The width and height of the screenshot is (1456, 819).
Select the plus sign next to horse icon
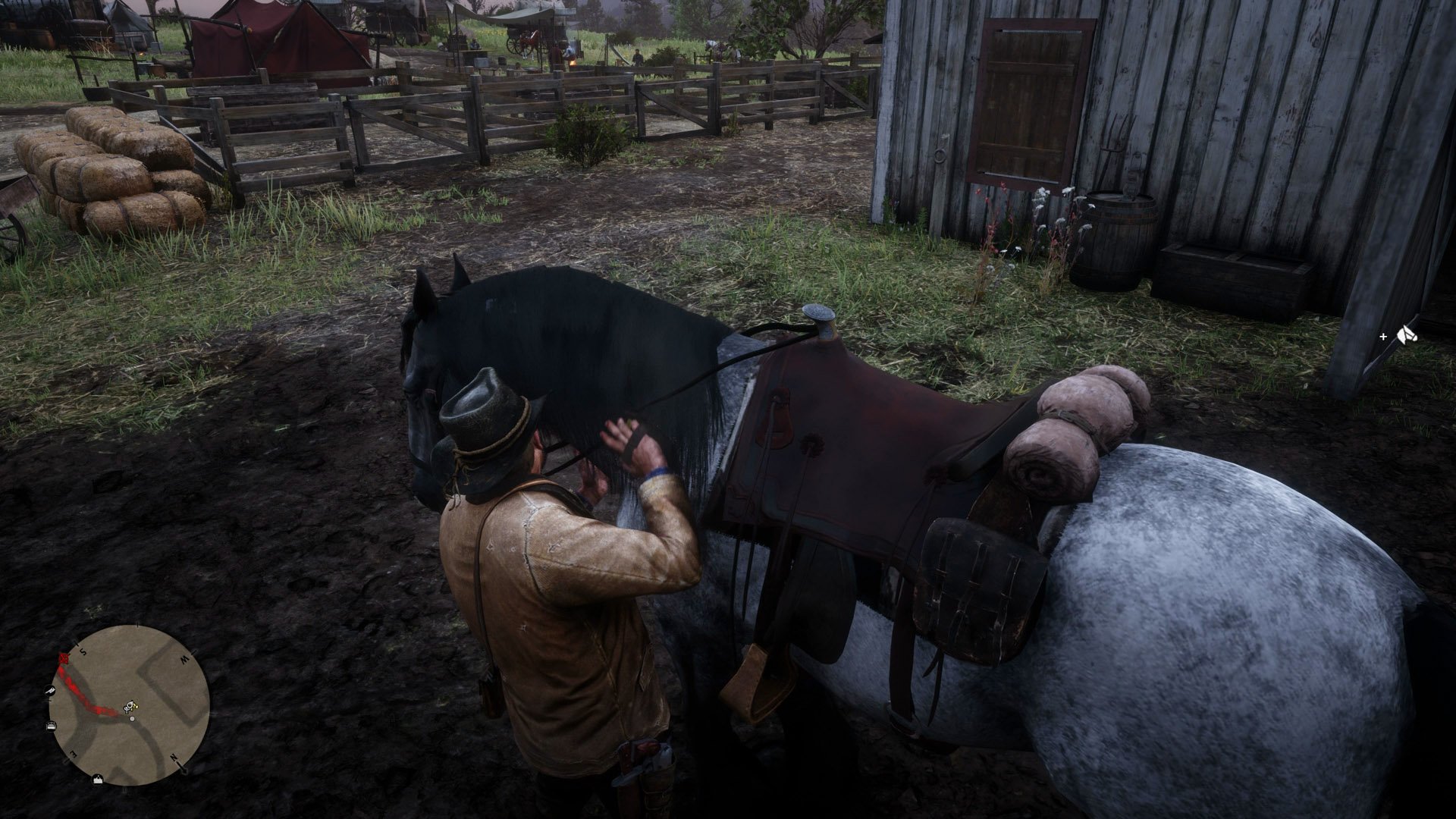click(x=1383, y=337)
